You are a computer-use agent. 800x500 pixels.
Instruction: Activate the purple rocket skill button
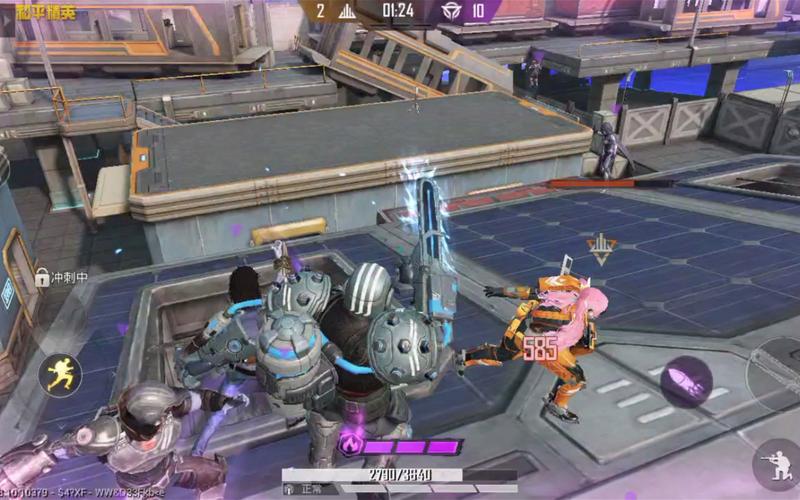pyautogui.click(x=686, y=380)
